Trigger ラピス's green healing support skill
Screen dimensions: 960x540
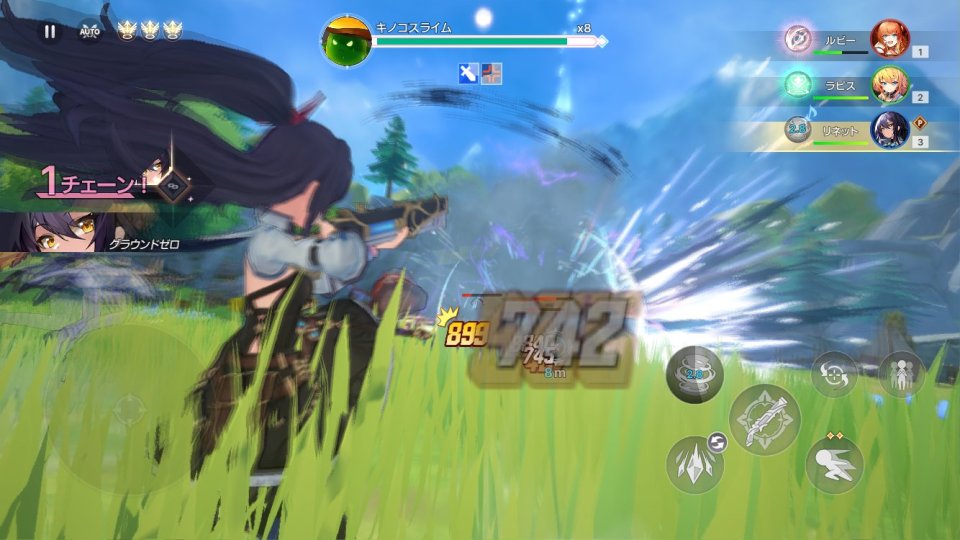point(798,85)
